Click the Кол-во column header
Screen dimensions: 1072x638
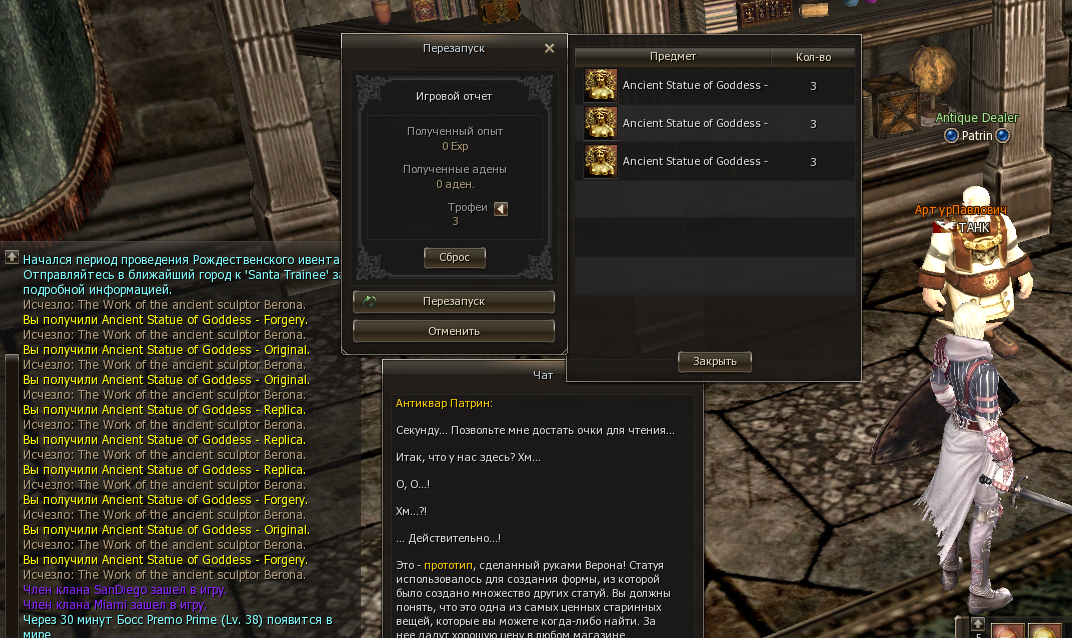pyautogui.click(x=813, y=57)
